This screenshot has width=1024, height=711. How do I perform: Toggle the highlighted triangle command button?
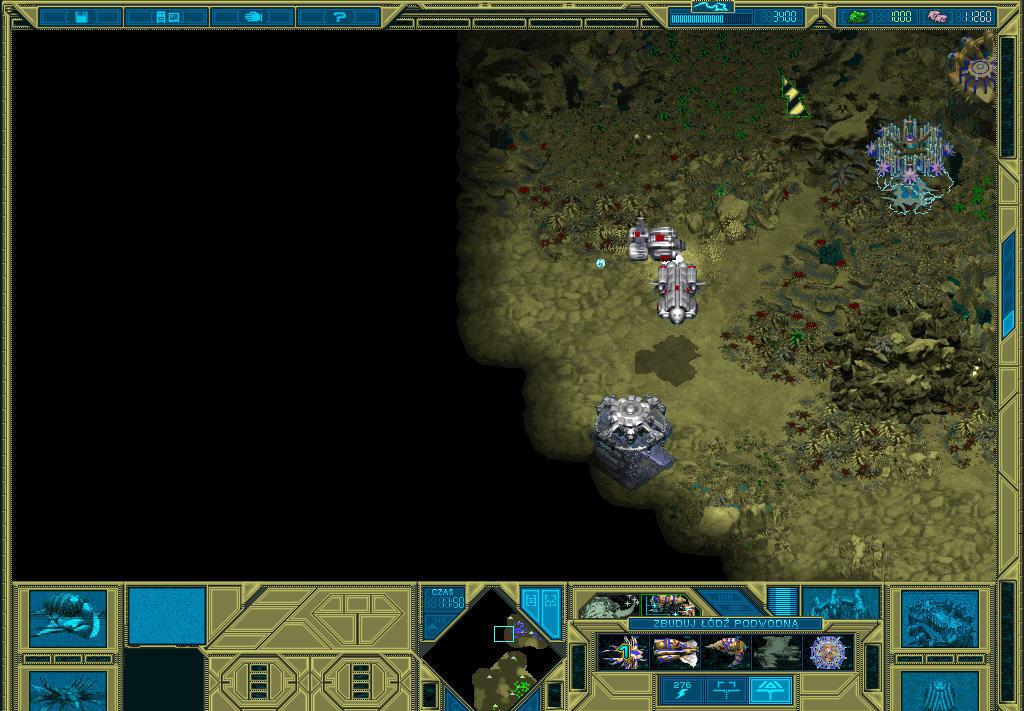[x=770, y=689]
